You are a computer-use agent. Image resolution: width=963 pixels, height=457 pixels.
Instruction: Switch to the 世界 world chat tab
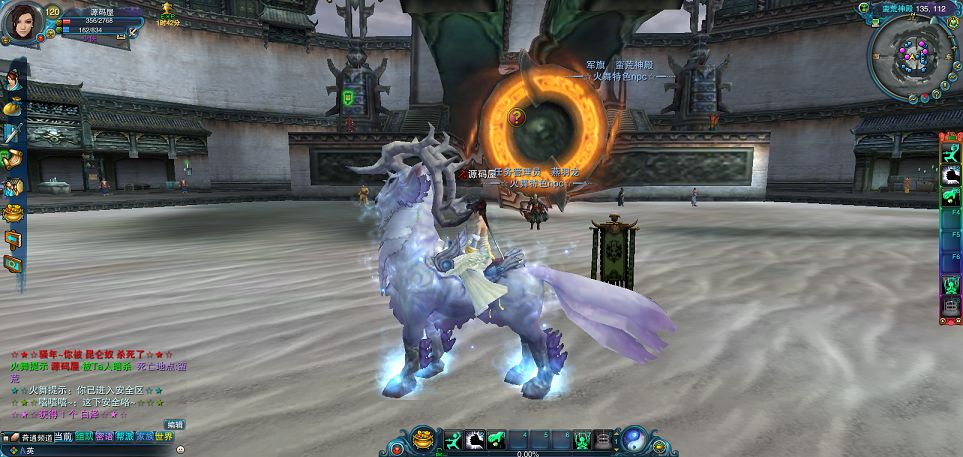pyautogui.click(x=164, y=437)
